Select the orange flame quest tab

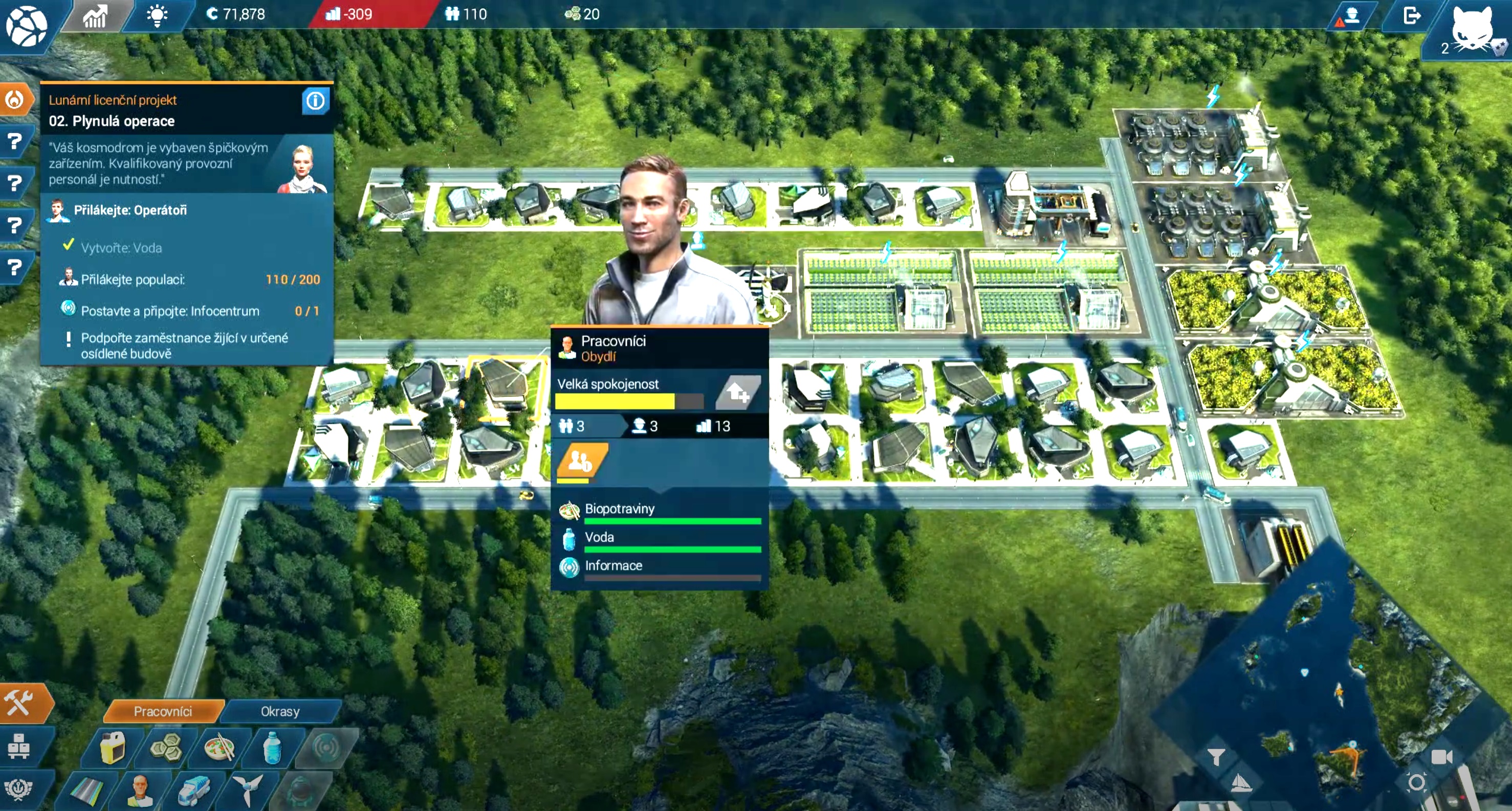point(15,100)
